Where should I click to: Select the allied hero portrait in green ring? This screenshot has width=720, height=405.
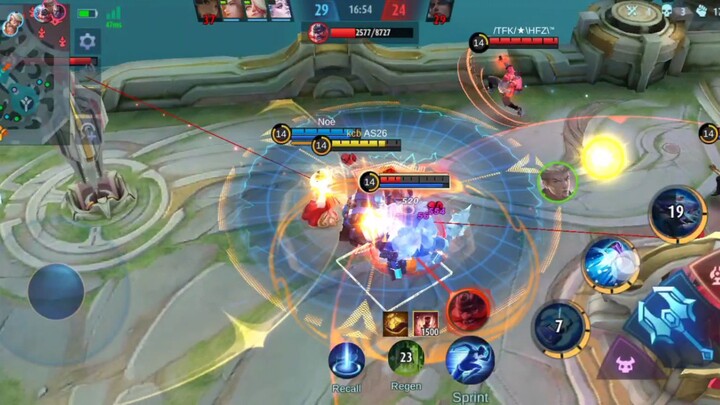pyautogui.click(x=558, y=181)
